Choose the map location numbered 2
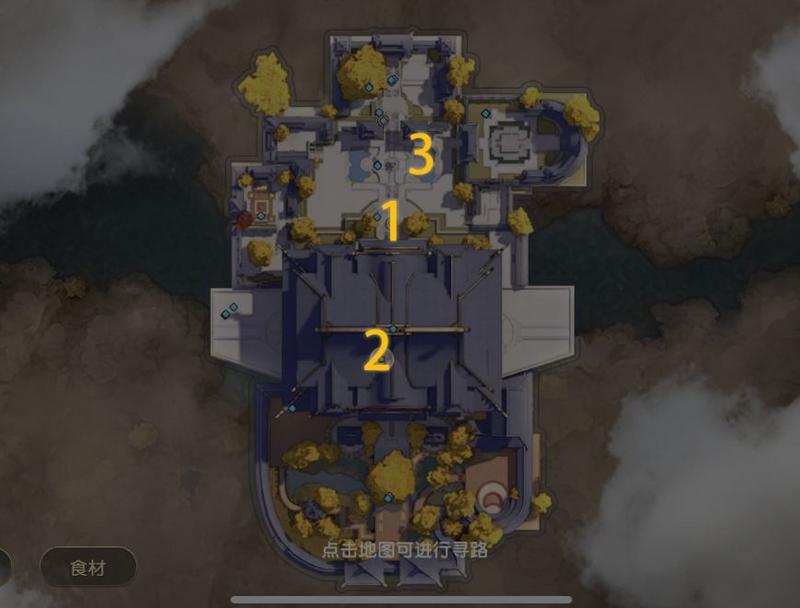This screenshot has height=608, width=800. click(377, 351)
